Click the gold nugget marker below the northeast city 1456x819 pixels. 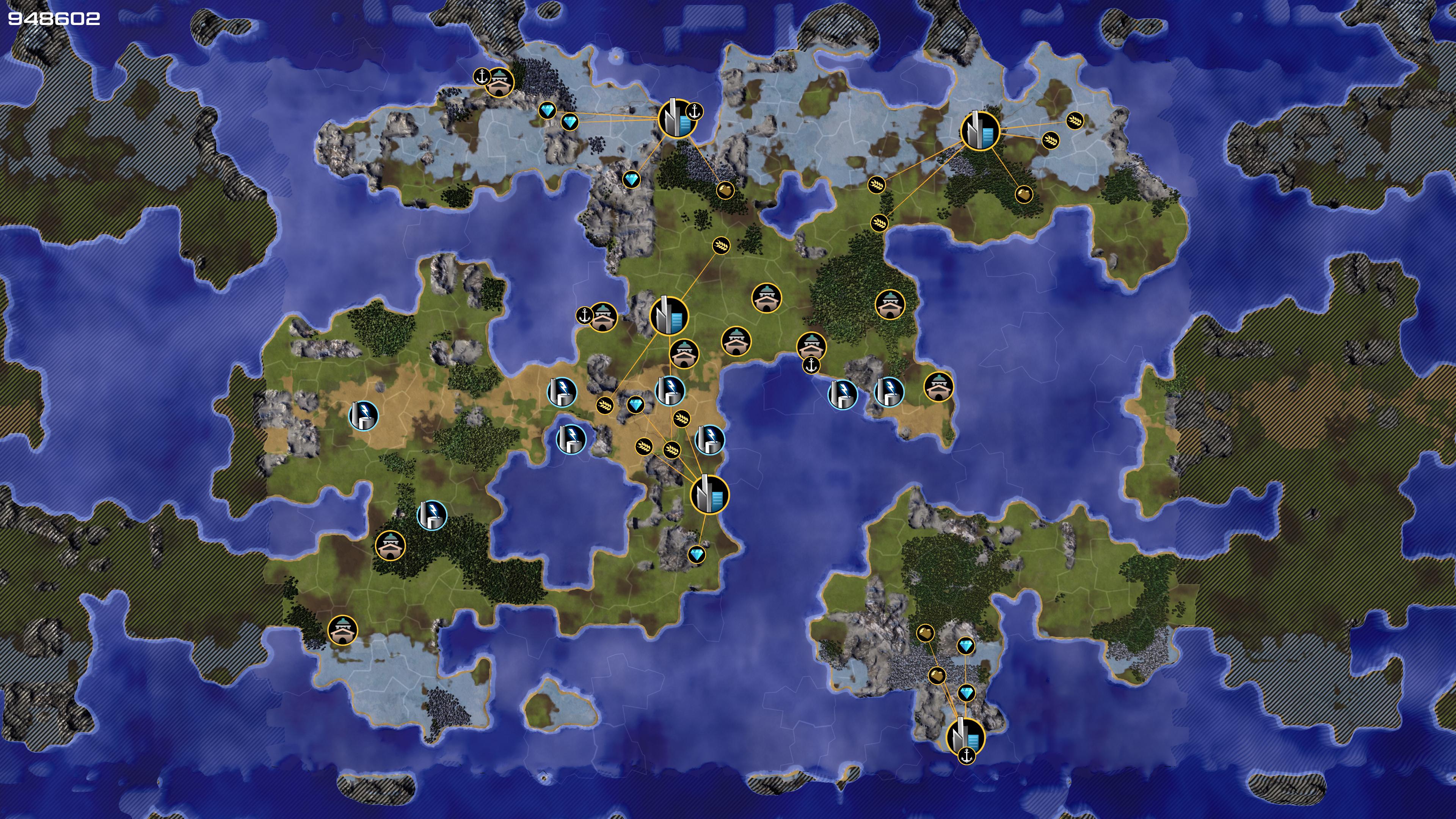(1024, 195)
